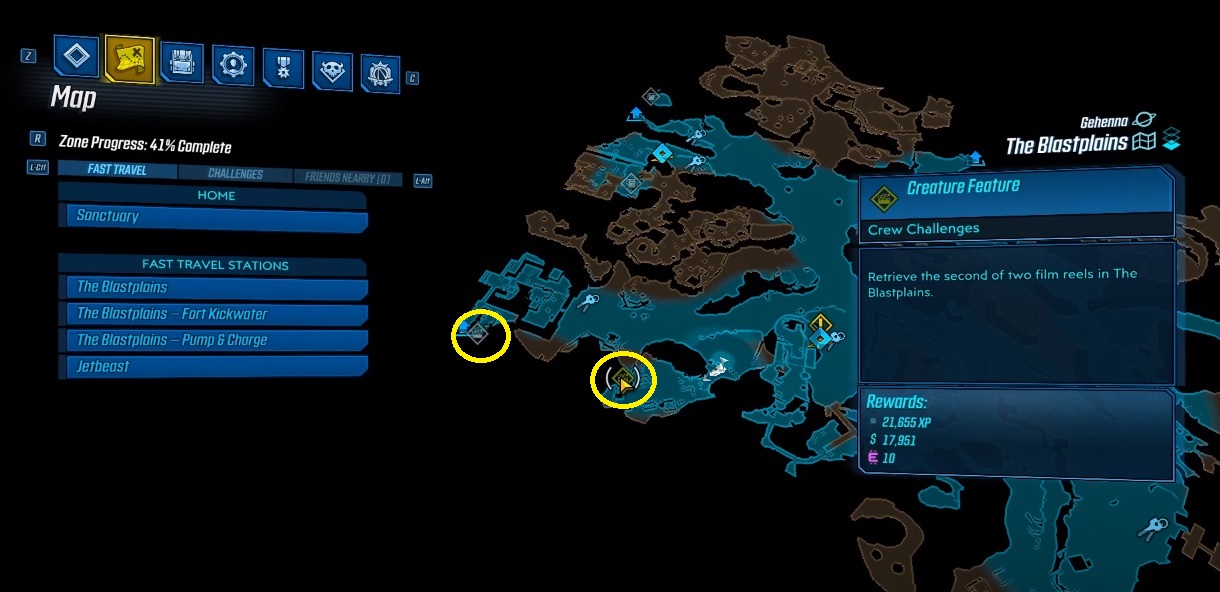1220x592 pixels.
Task: Pick the Jetbeast fast travel entry
Action: pyautogui.click(x=215, y=367)
